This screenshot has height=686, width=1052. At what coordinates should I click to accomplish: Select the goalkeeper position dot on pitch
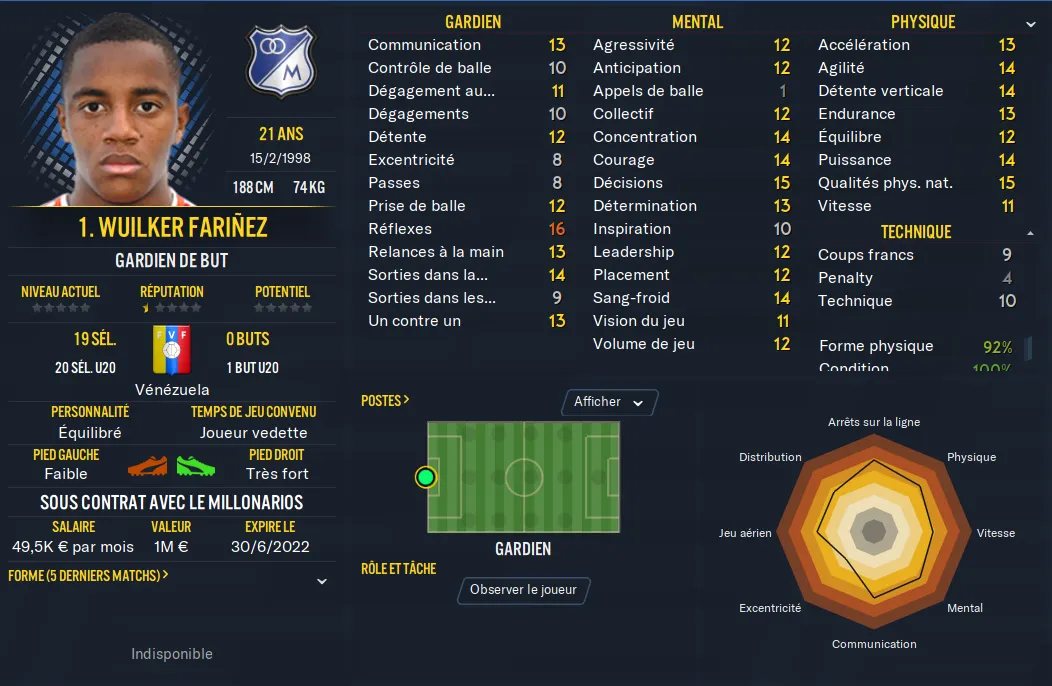pyautogui.click(x=426, y=477)
